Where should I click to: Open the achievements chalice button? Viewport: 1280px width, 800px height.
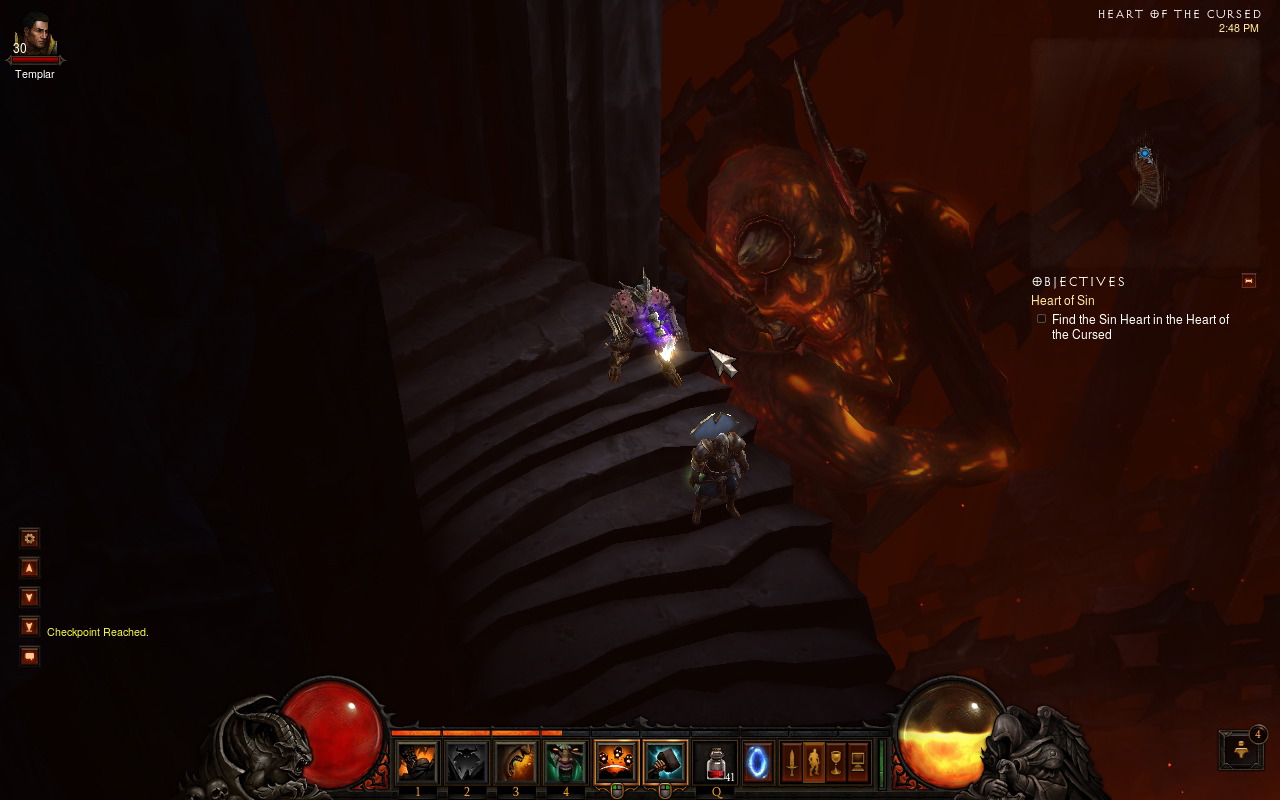(836, 764)
